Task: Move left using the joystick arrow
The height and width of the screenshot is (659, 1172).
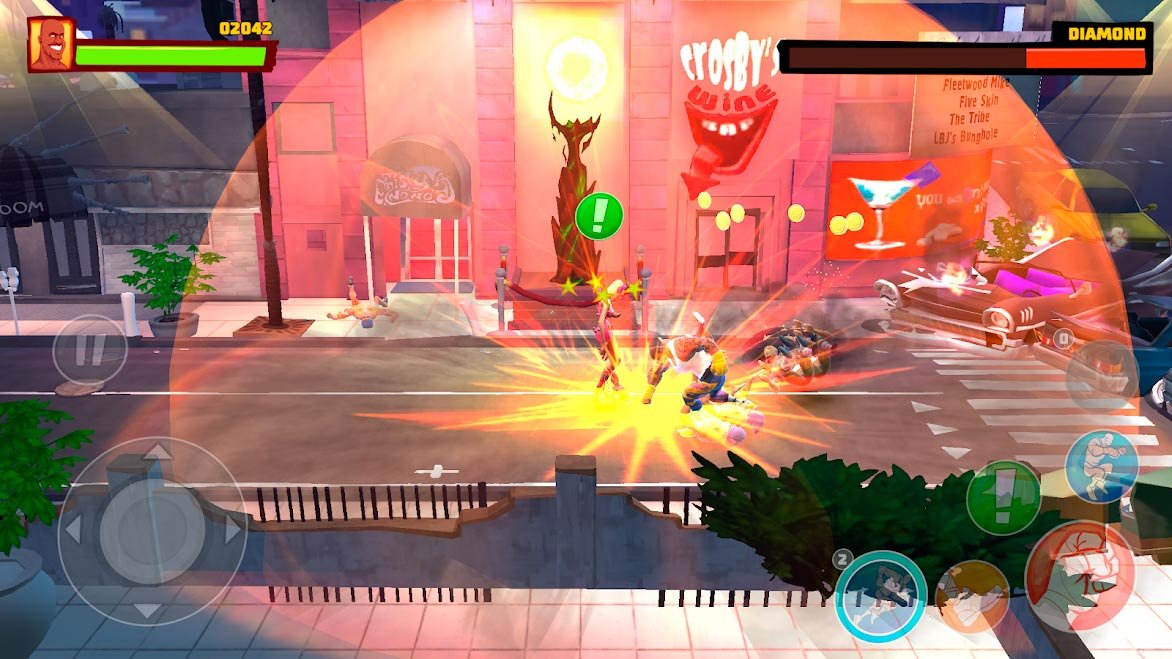Action: [x=73, y=530]
